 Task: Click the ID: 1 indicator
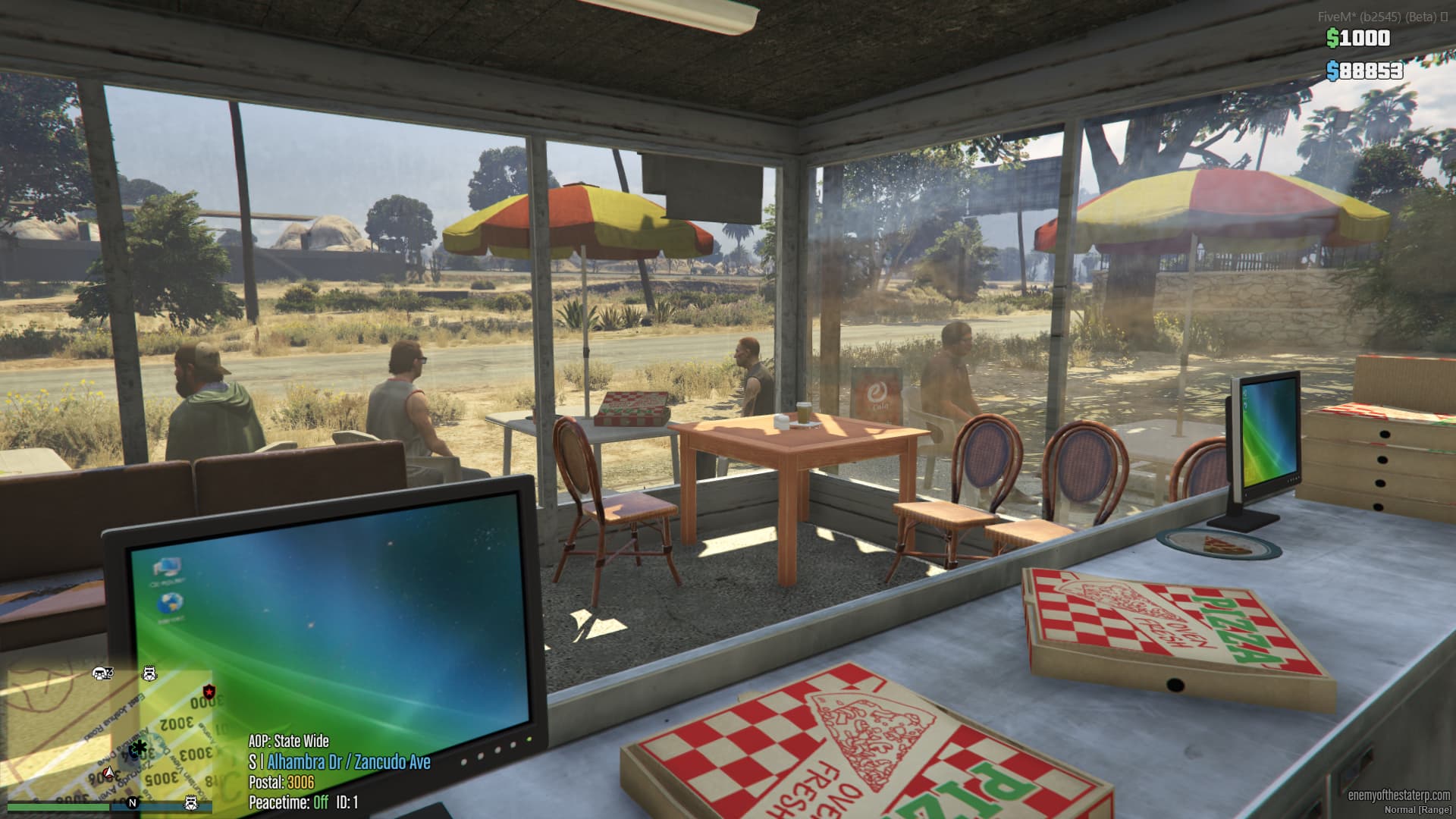347,802
